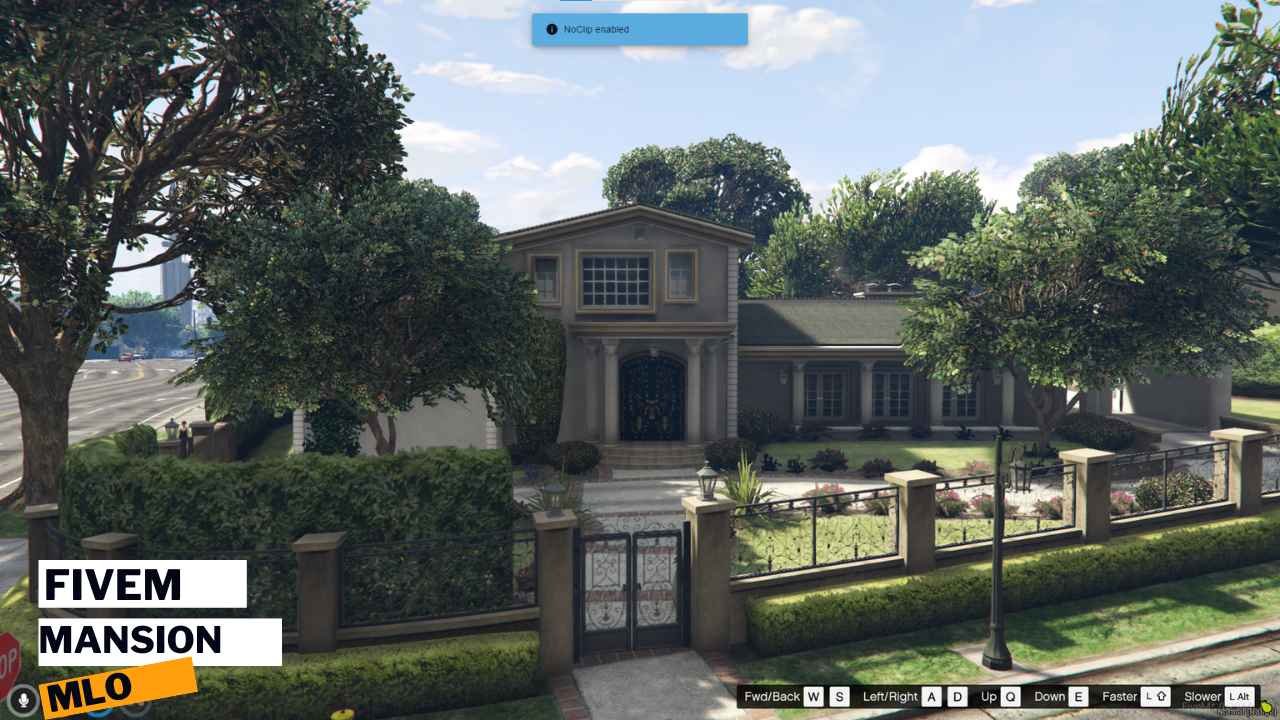The image size is (1280, 720).
Task: Click the D key badge for Left/Right
Action: click(x=956, y=697)
